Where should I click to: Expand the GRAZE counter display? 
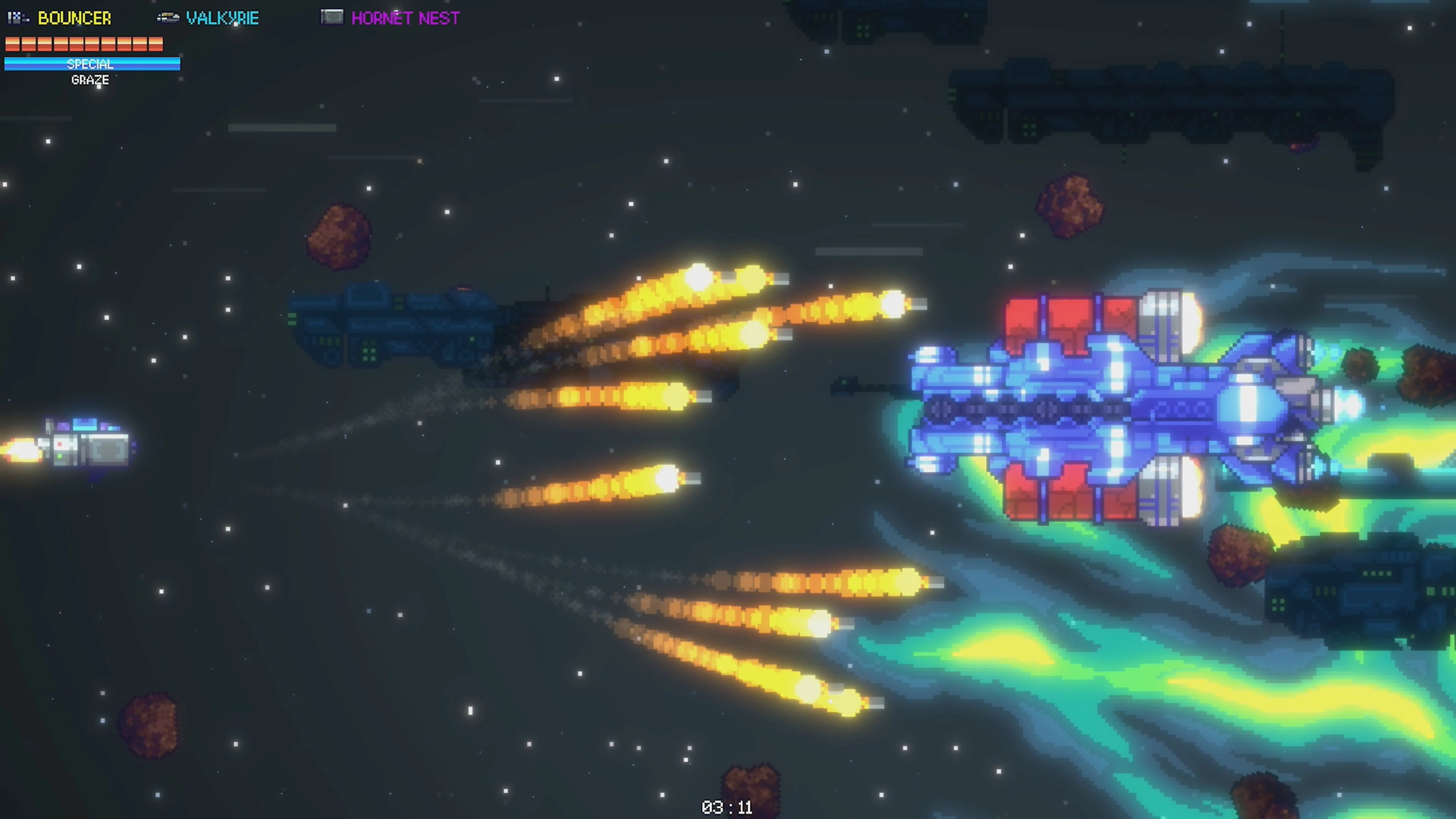90,80
